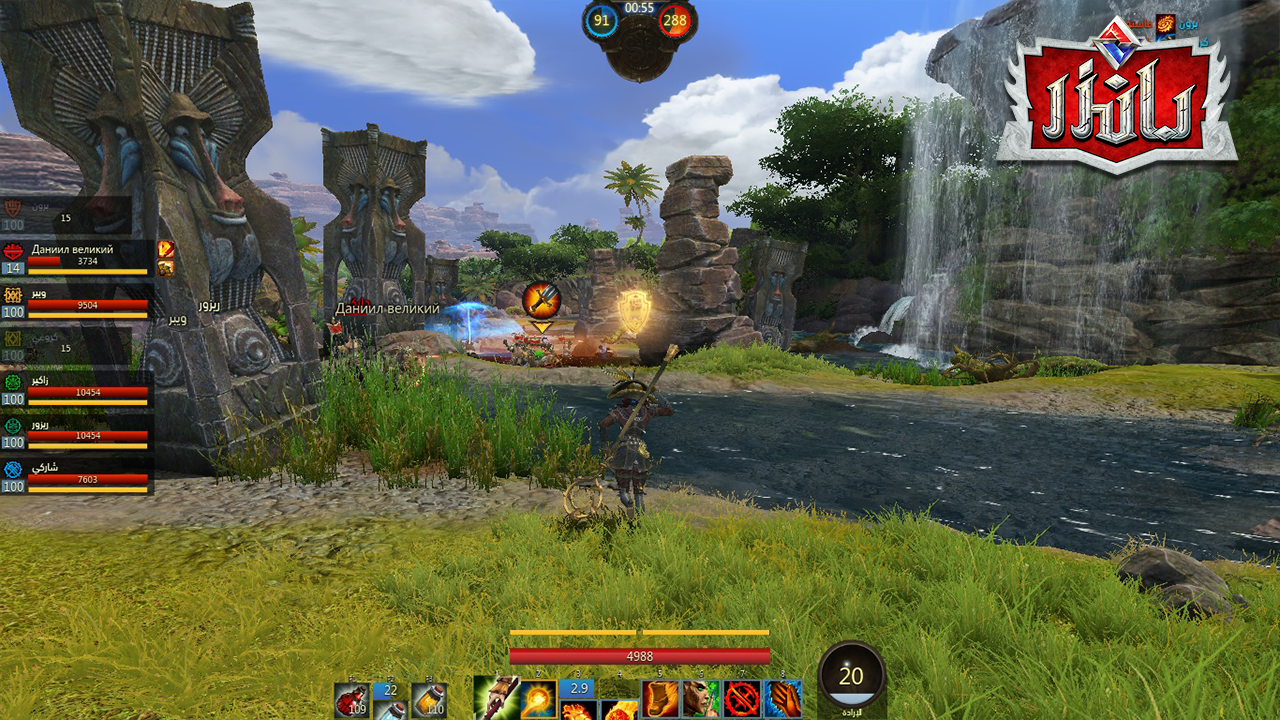Screen dimensions: 1280x720
Task: Select party member Даниил великий
Action: click(x=78, y=257)
